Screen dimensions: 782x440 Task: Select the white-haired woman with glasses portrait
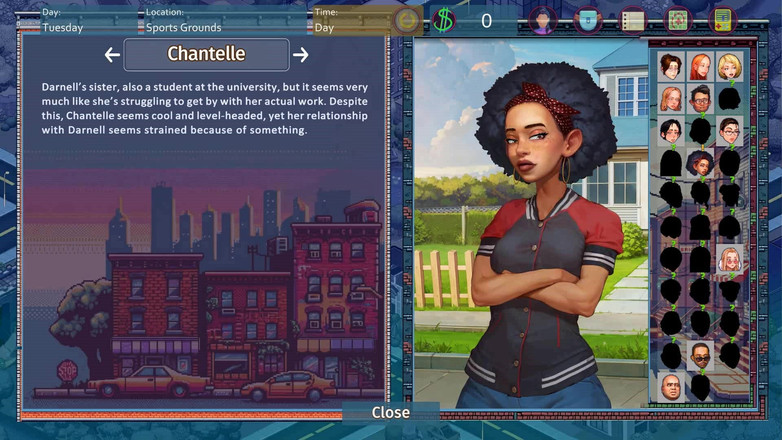point(729,260)
